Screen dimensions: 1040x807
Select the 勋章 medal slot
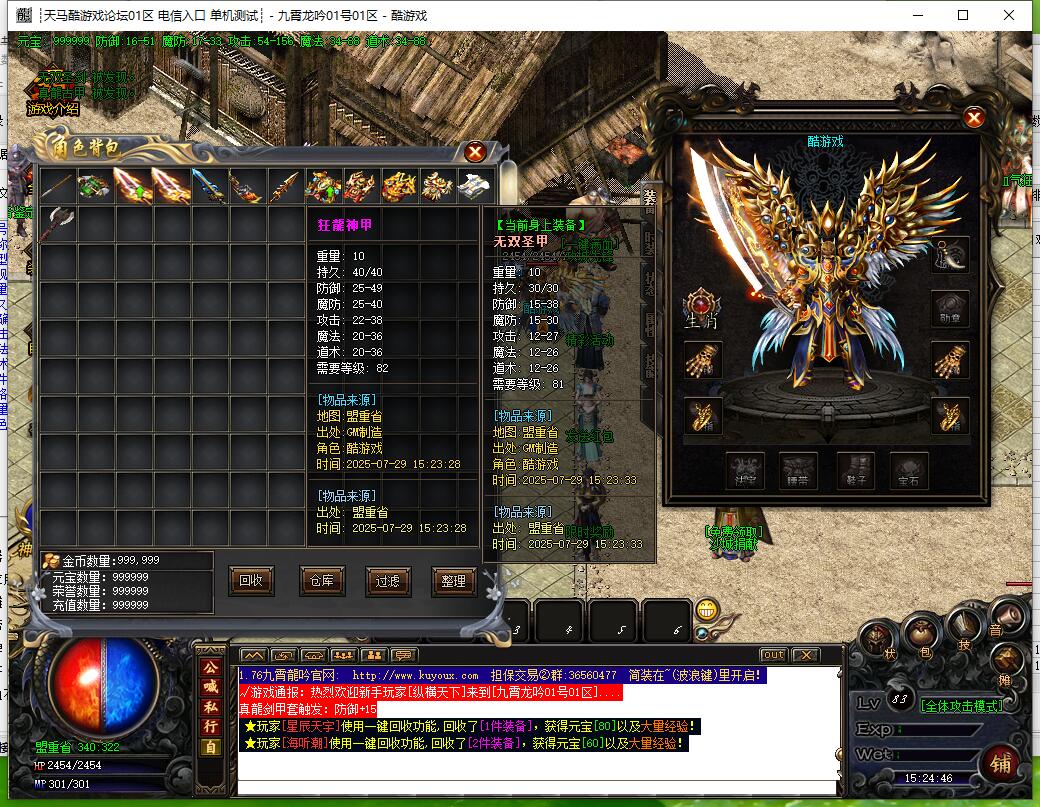click(x=950, y=306)
